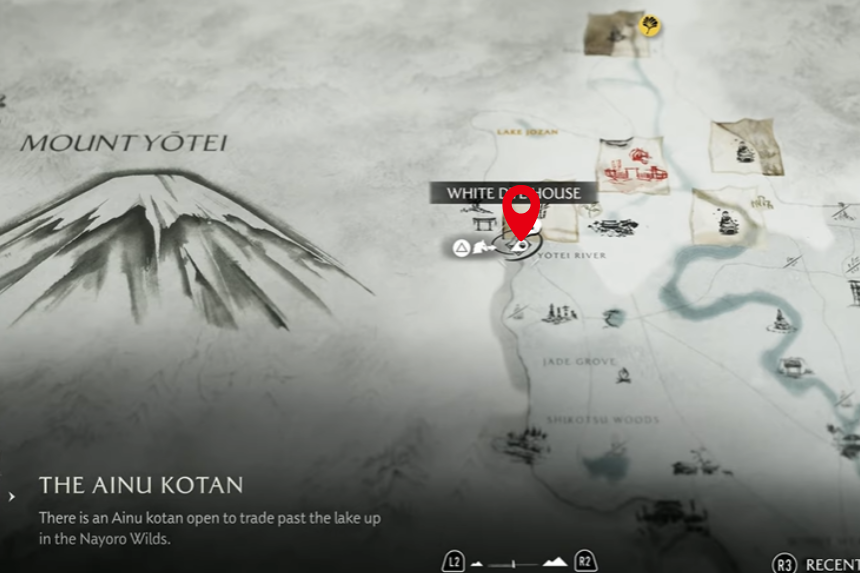This screenshot has height=573, width=860.
Task: Expand the quest arrow beside The Ainu Kotan
Action: tap(11, 496)
